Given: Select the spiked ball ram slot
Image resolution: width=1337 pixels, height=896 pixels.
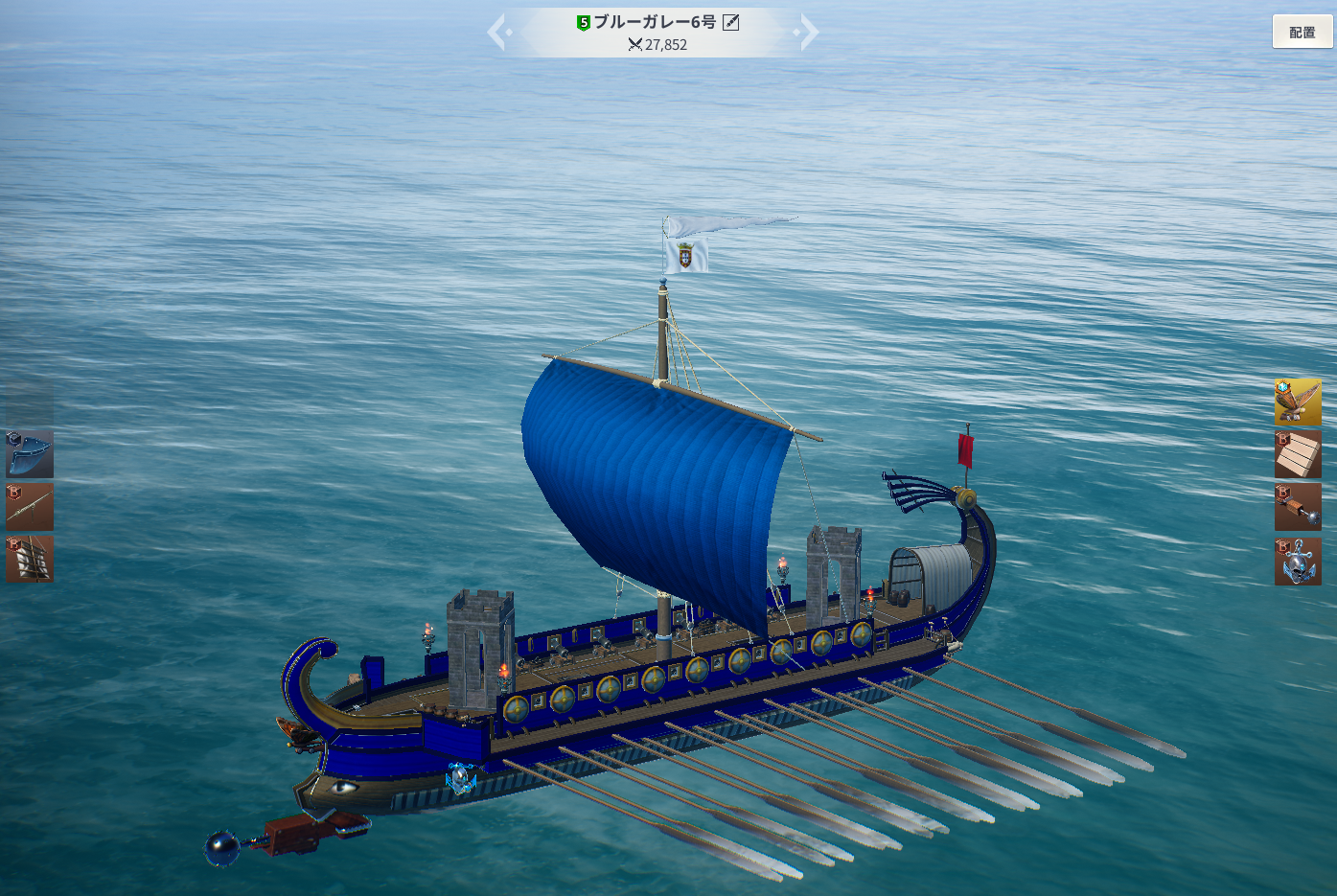Looking at the screenshot, I should [1298, 507].
